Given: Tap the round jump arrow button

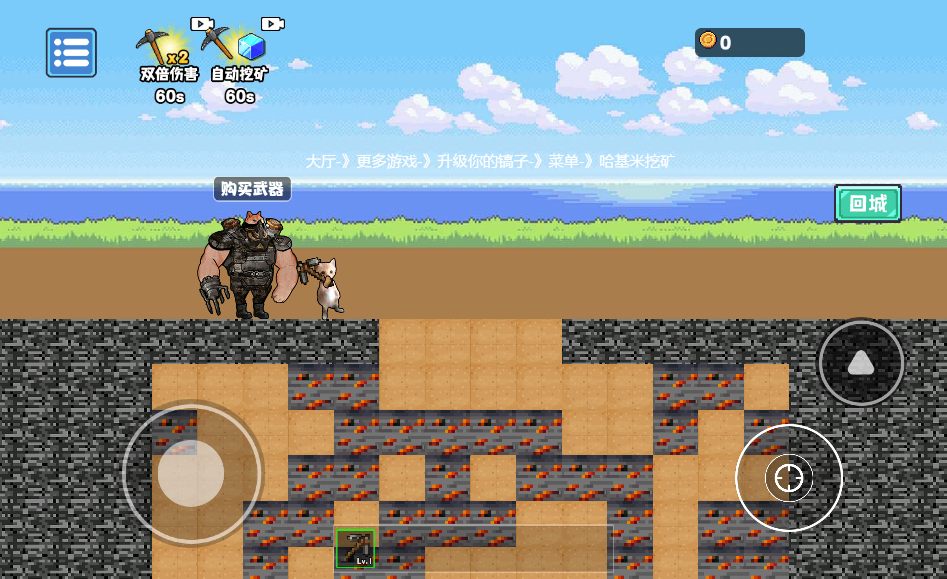Looking at the screenshot, I should 861,363.
